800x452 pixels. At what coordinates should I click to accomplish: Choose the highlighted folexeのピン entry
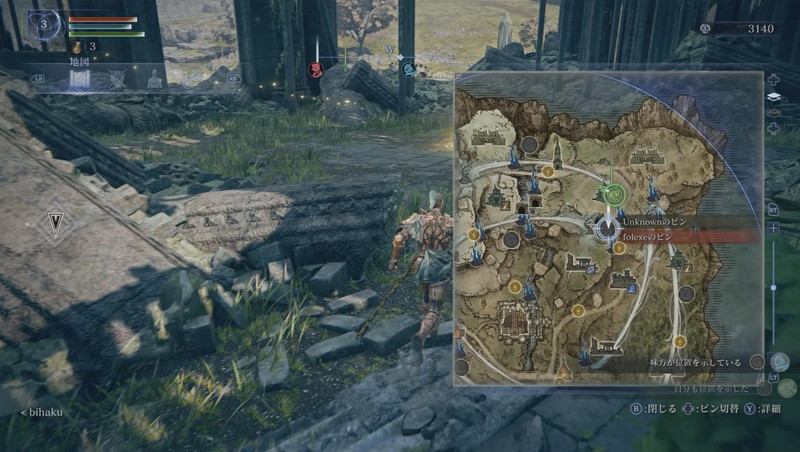pos(657,237)
